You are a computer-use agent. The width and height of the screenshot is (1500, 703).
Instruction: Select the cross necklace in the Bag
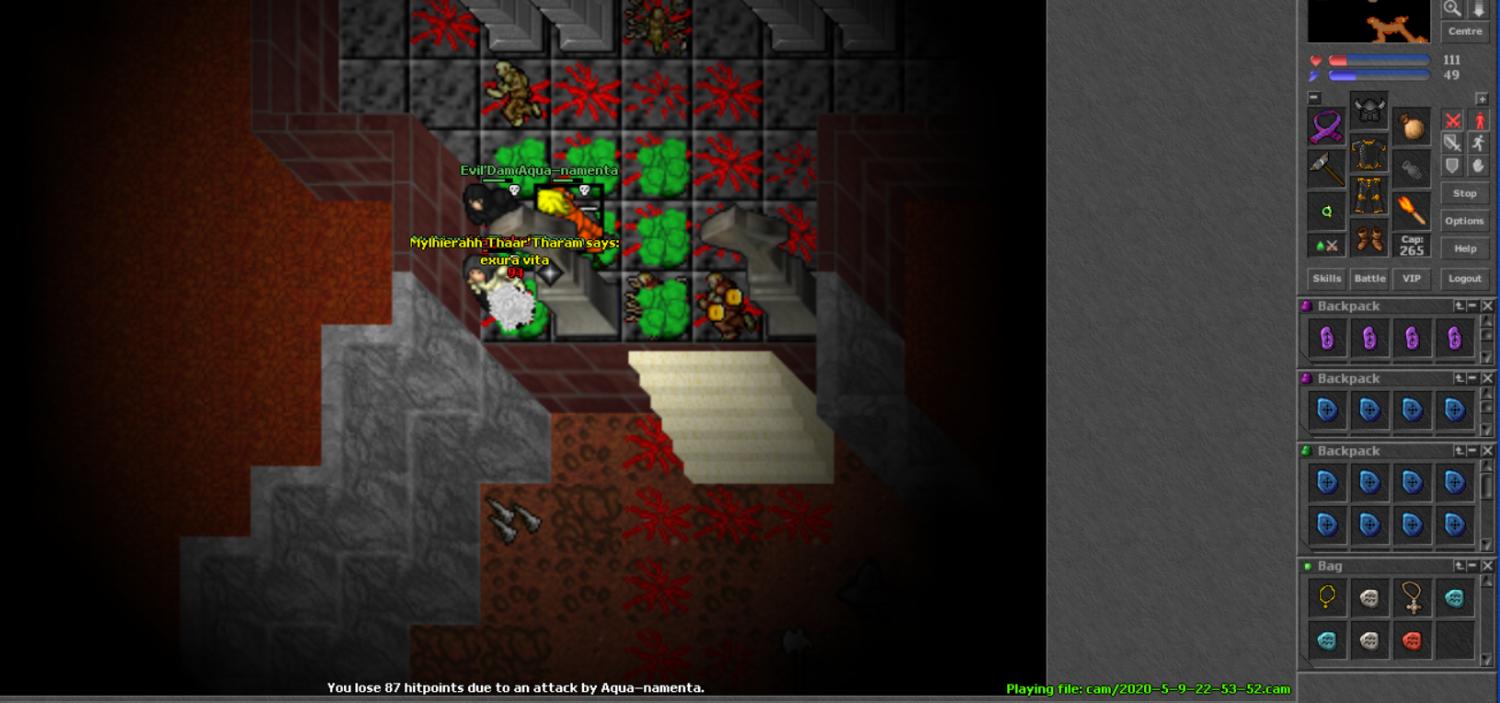tap(1411, 598)
